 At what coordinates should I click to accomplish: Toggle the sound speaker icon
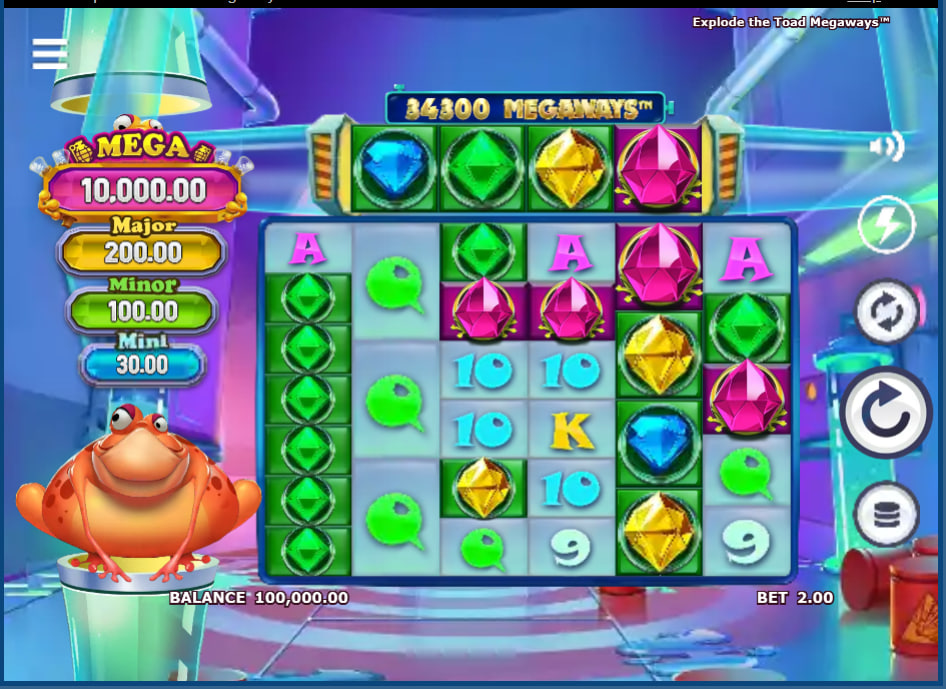click(x=885, y=148)
